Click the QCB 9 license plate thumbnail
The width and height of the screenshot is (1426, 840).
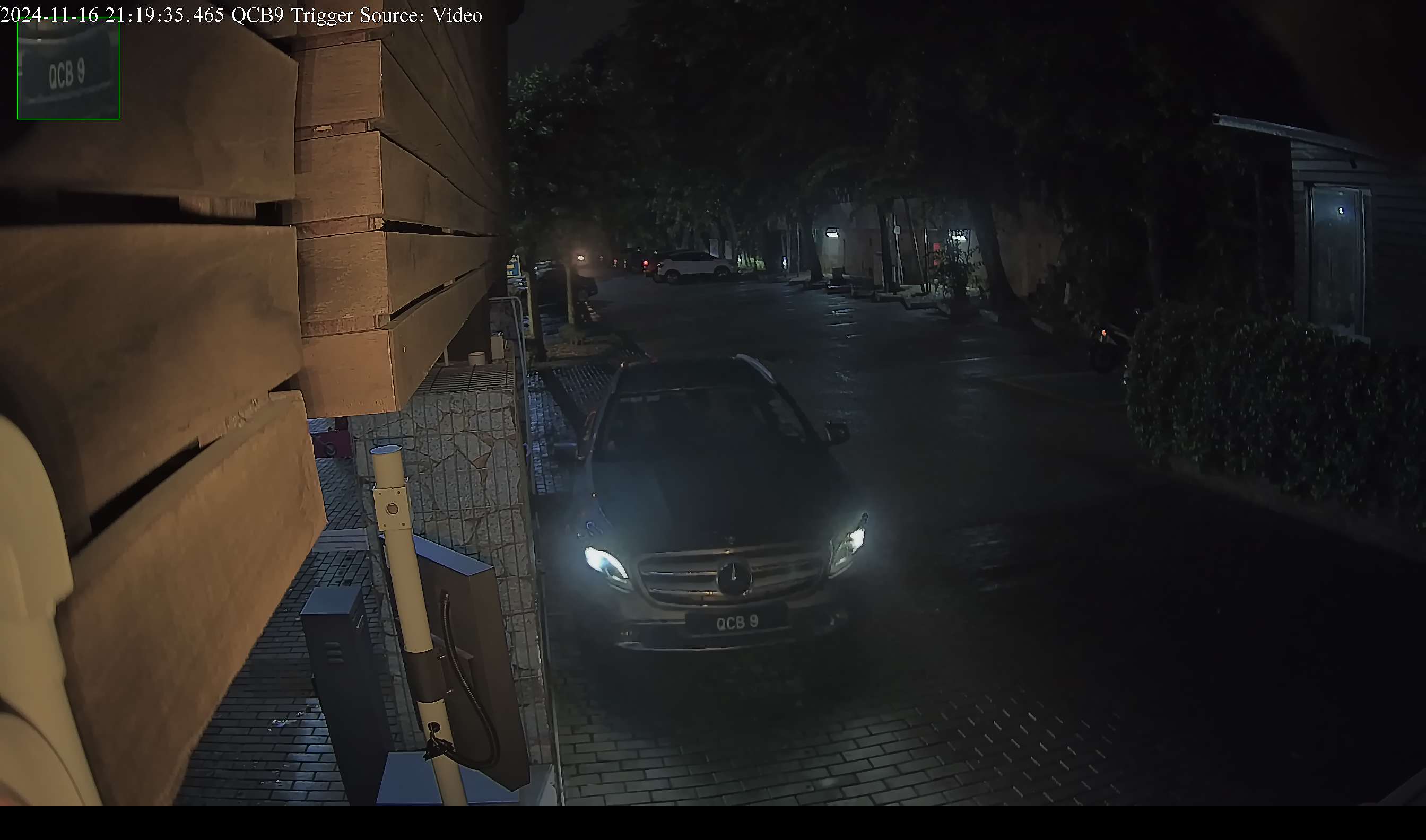(68, 69)
